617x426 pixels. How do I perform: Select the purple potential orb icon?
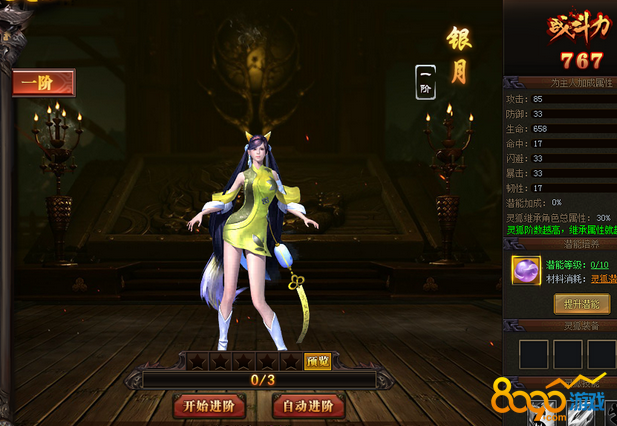point(526,269)
